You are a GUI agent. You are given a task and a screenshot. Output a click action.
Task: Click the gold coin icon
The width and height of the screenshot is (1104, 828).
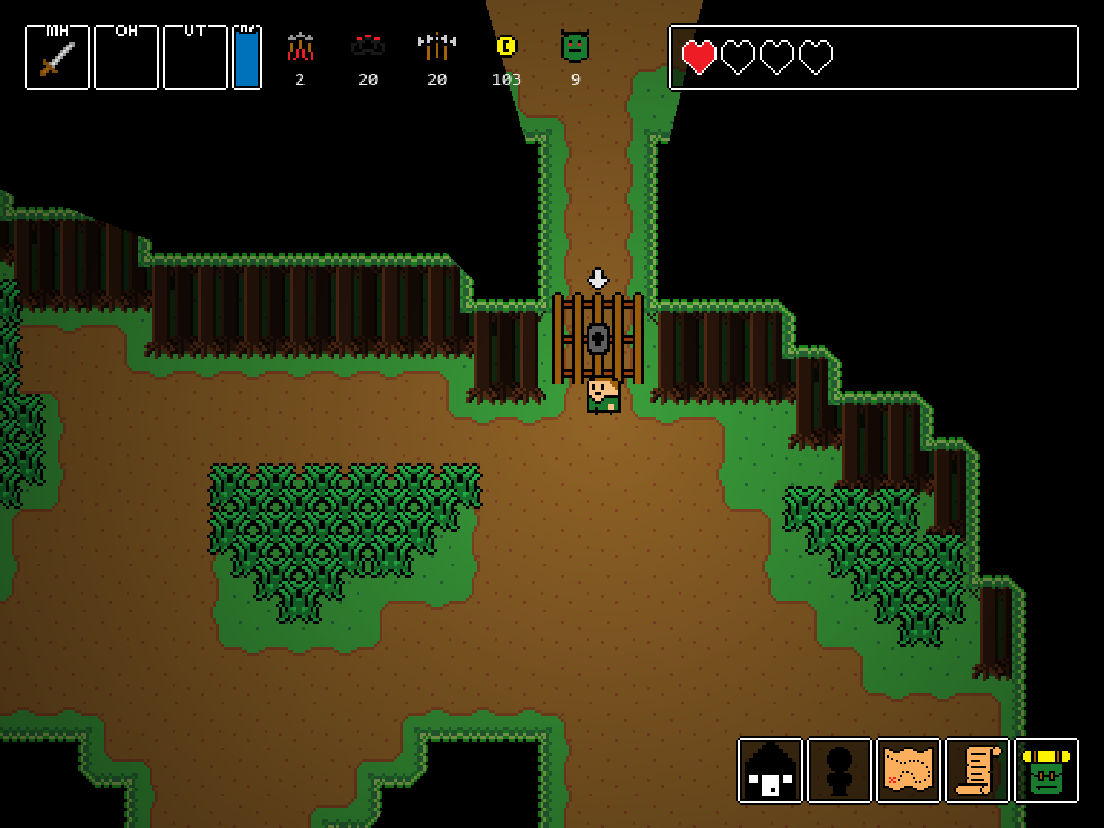click(x=506, y=46)
